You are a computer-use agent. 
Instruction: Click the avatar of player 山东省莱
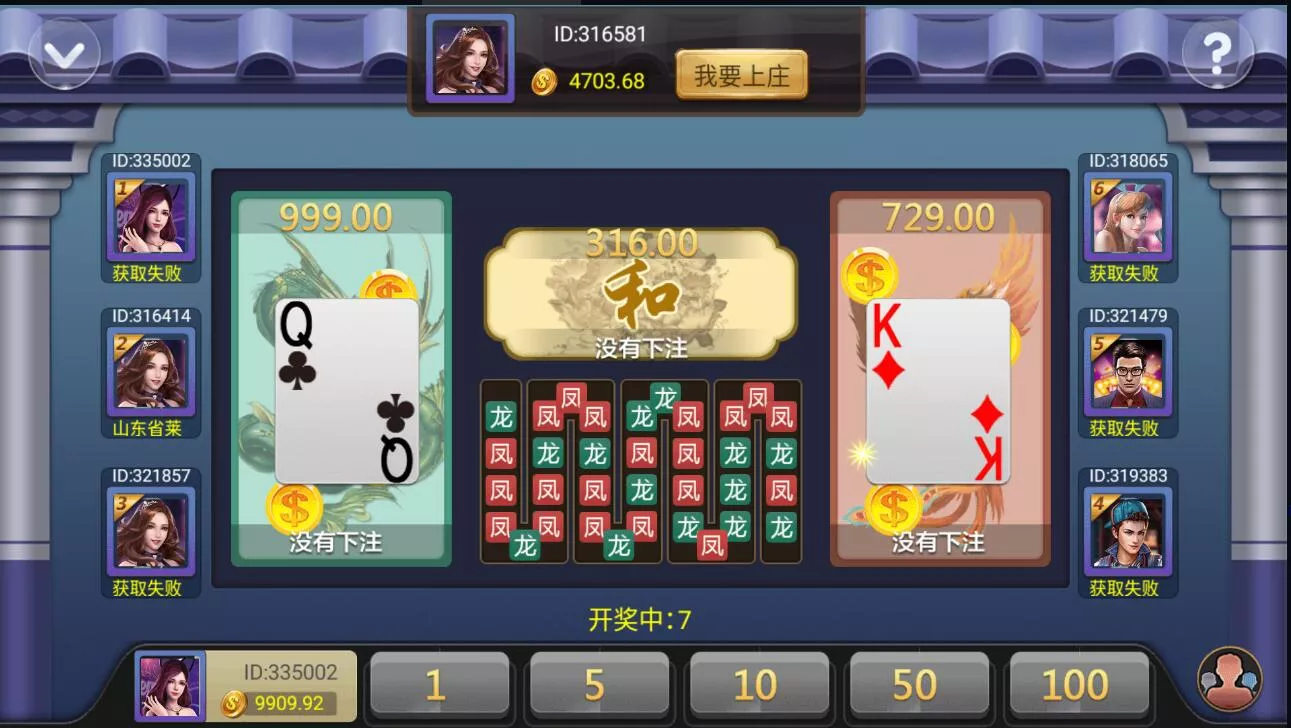click(152, 374)
